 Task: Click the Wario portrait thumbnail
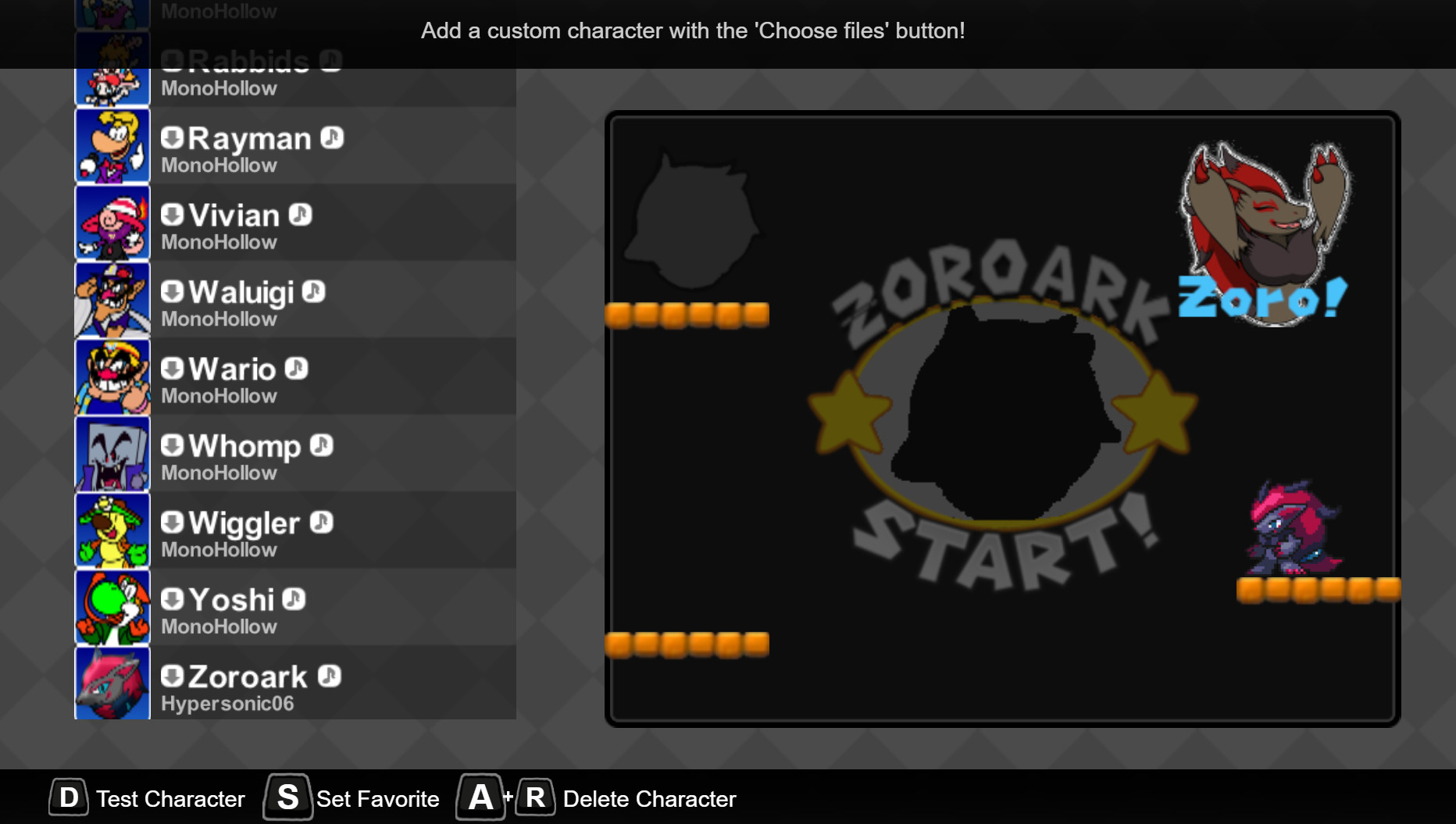[112, 376]
